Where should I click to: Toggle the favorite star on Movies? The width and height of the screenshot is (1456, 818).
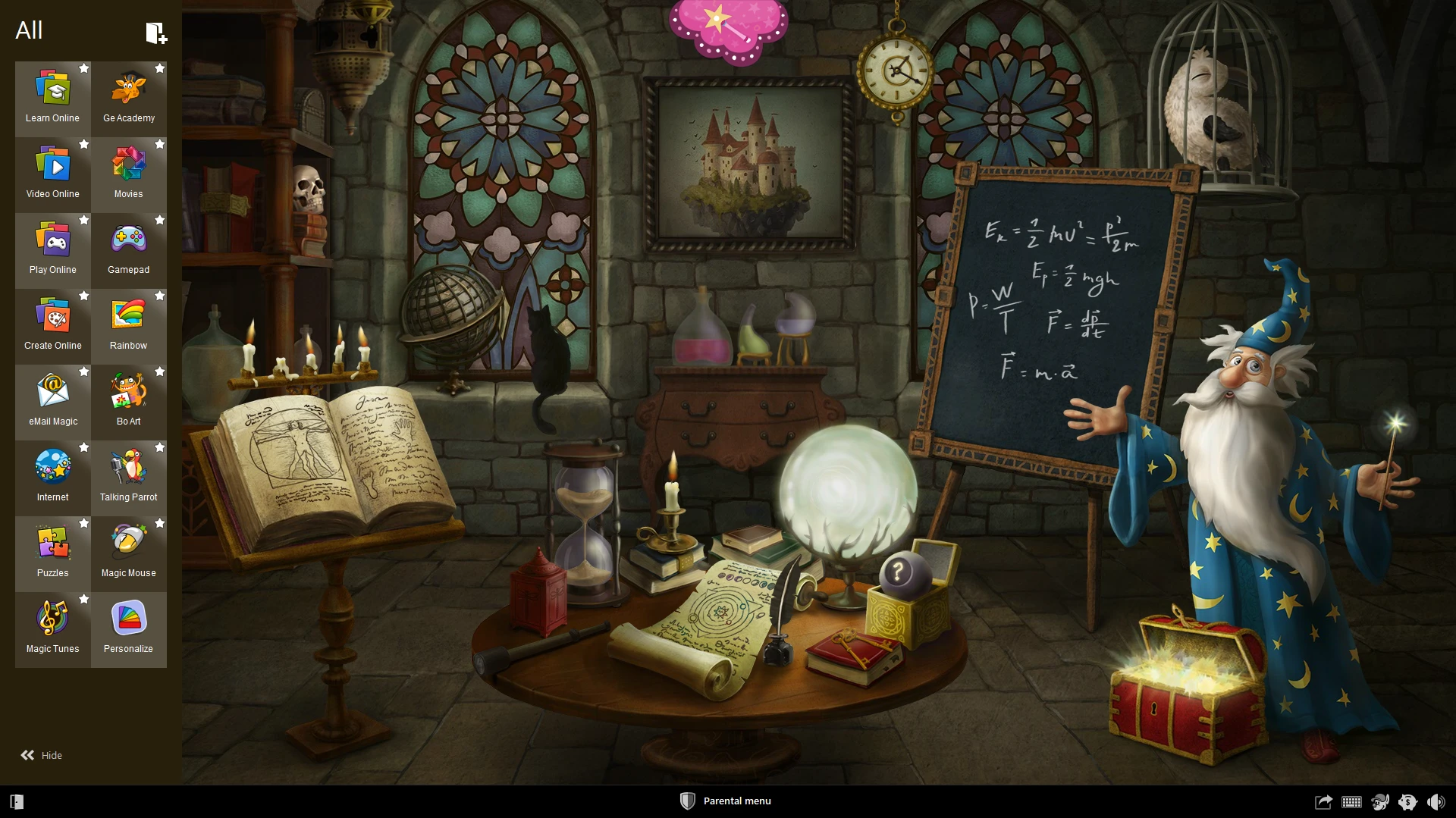tap(160, 144)
